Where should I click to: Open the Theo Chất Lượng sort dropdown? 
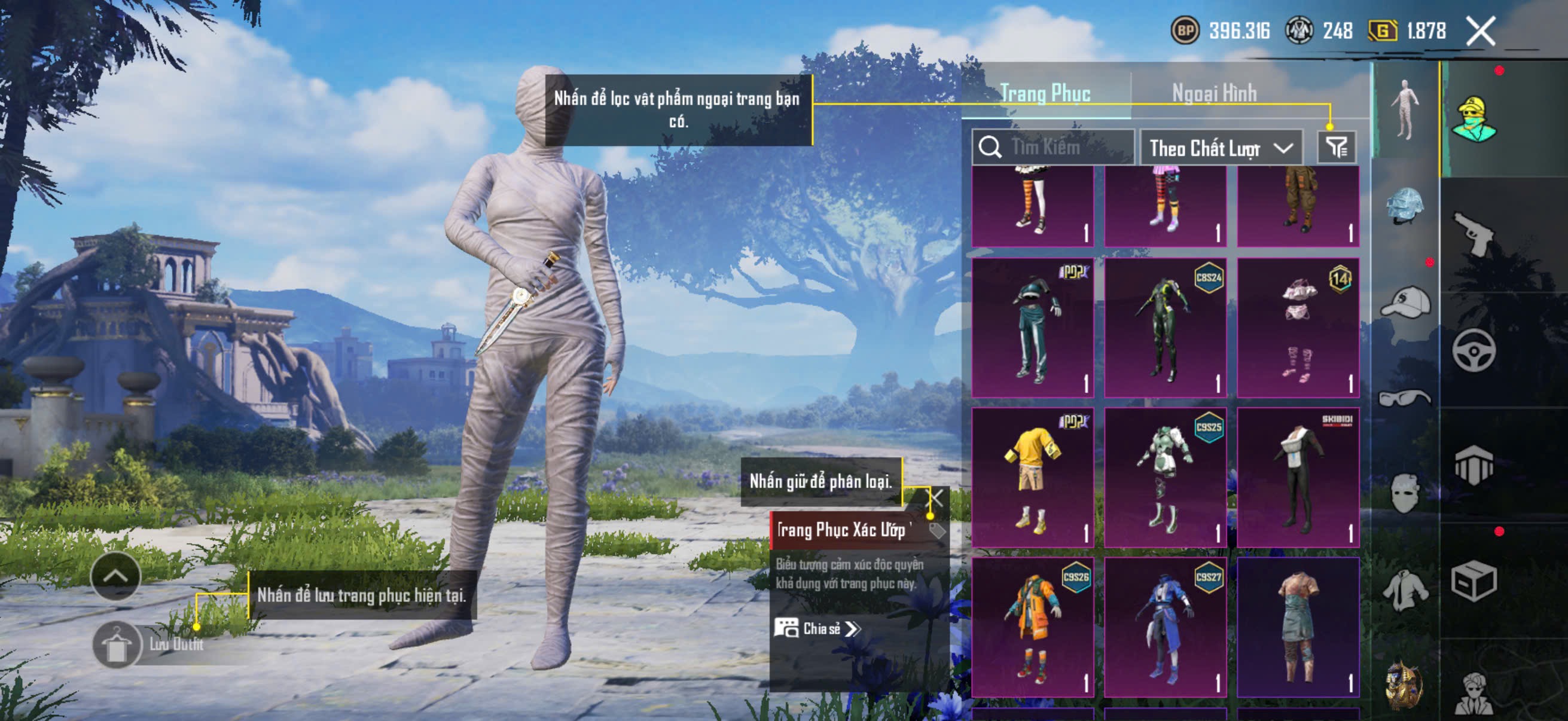click(x=1220, y=148)
